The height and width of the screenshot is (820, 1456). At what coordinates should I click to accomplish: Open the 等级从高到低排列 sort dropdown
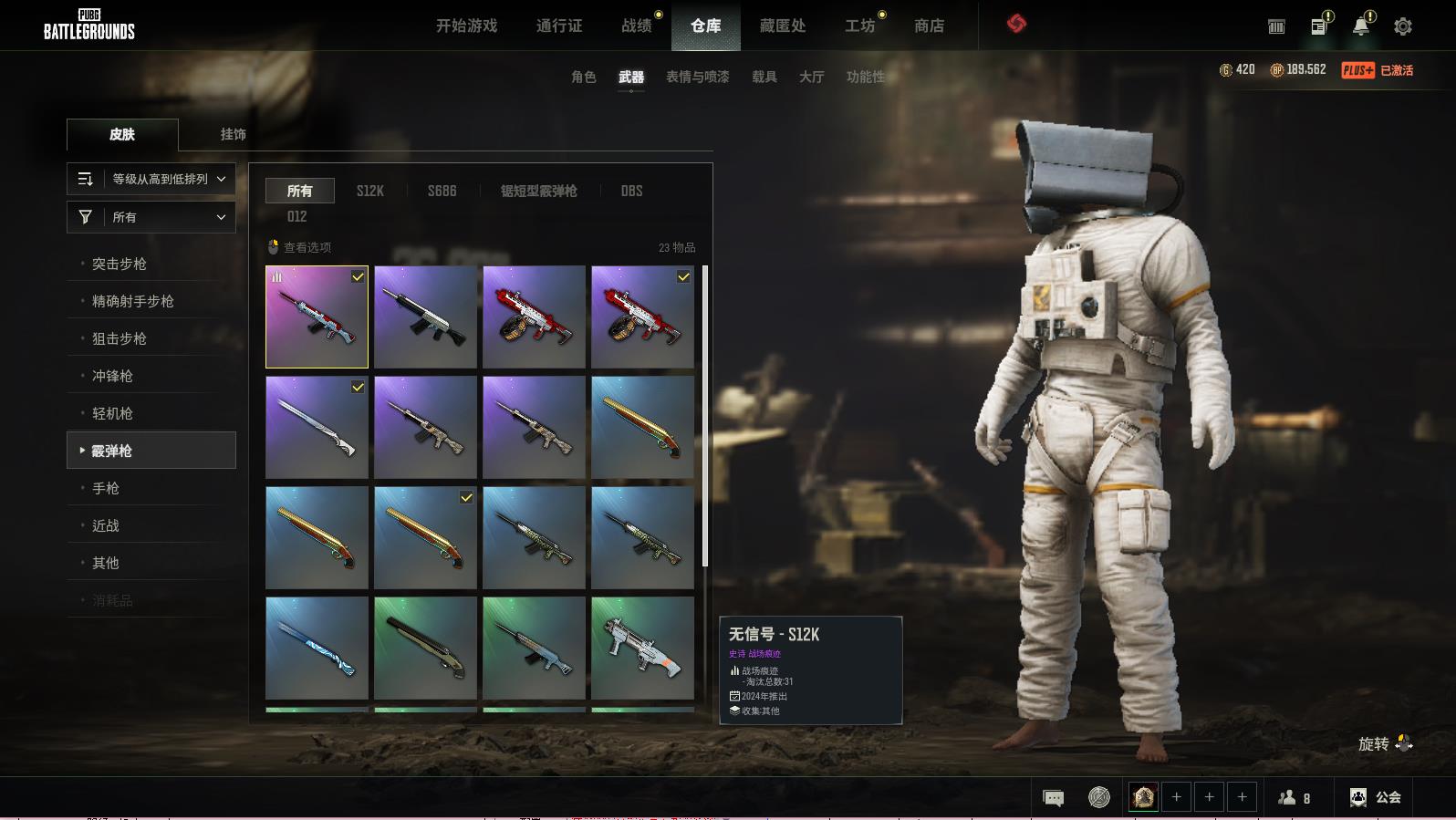click(x=151, y=179)
